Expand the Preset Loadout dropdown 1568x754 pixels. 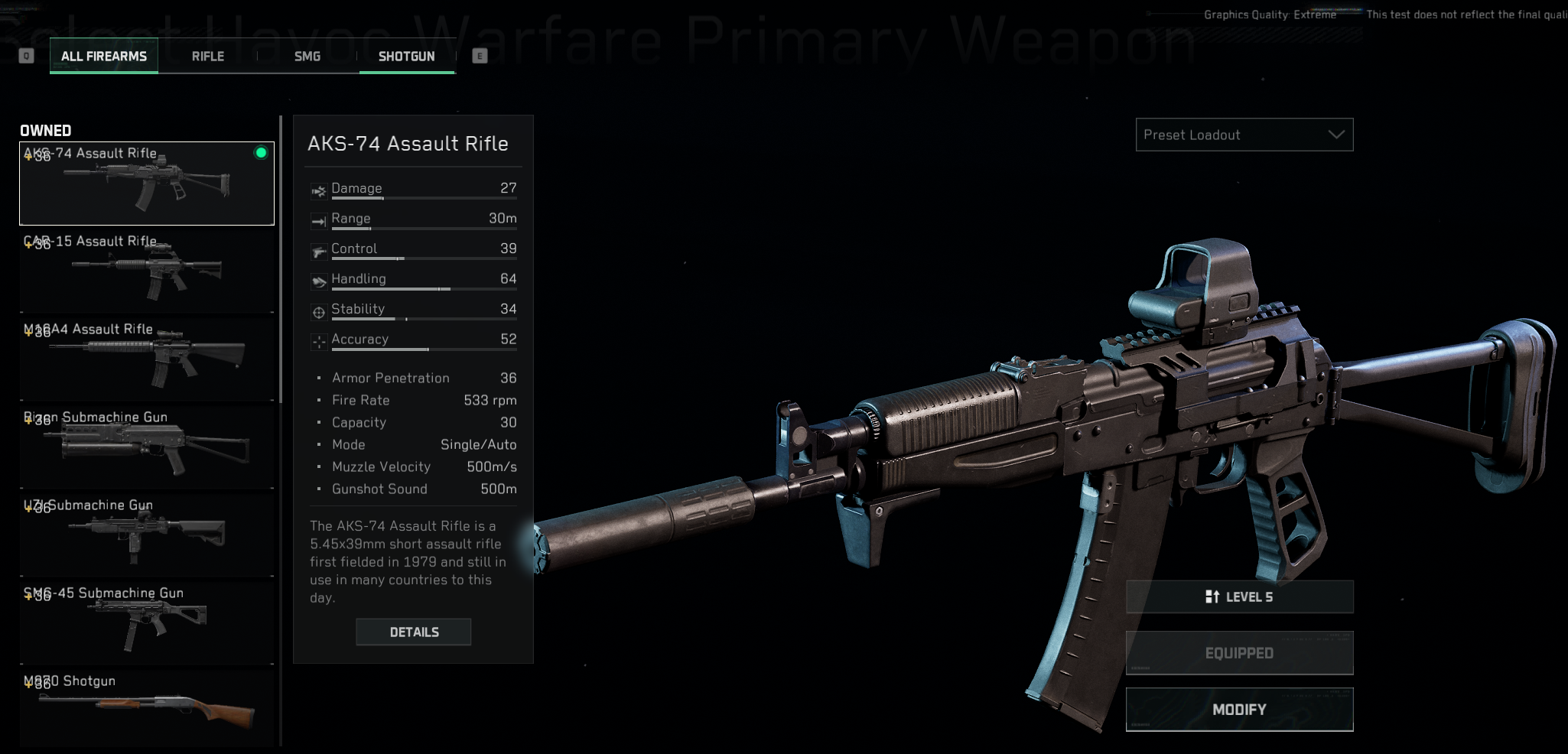pyautogui.click(x=1244, y=135)
